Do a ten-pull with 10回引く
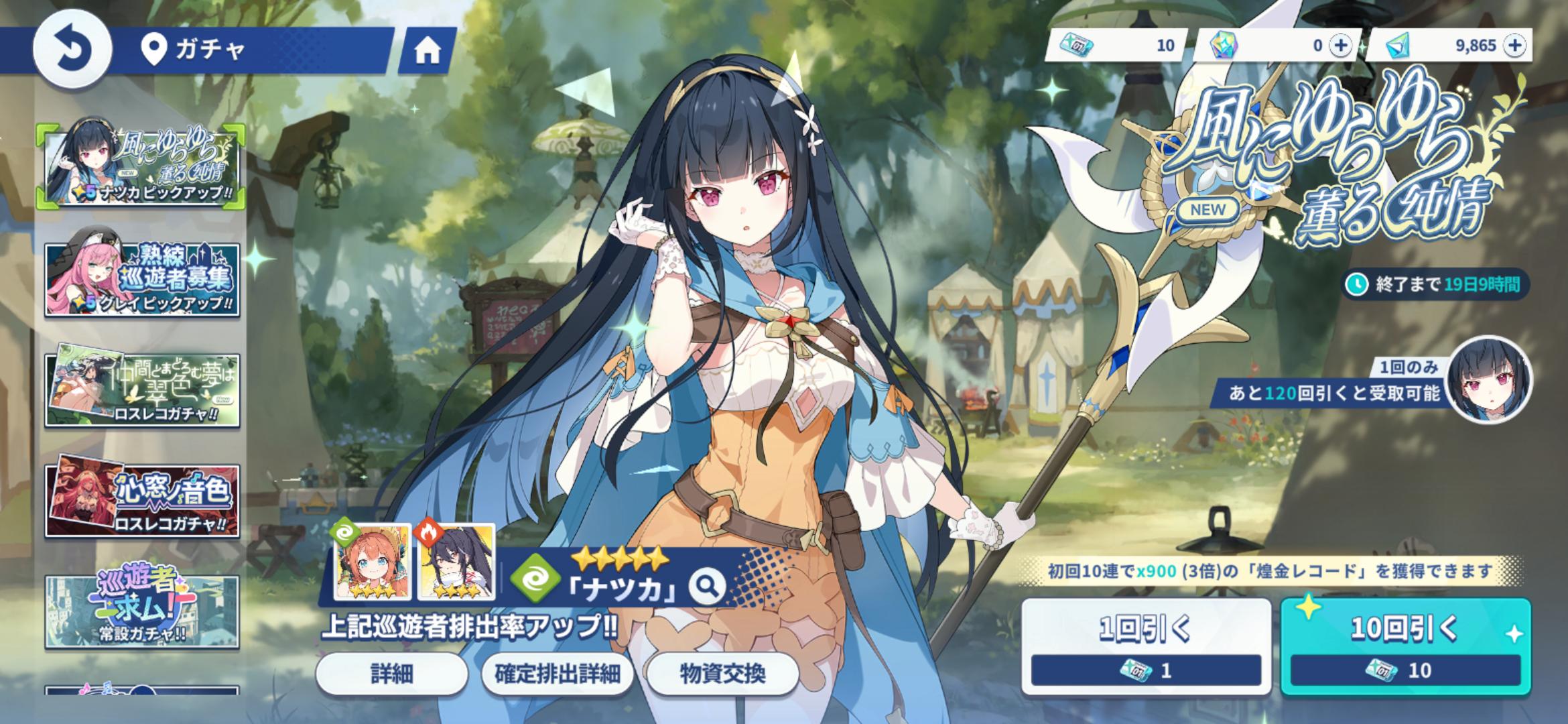 click(x=1405, y=646)
